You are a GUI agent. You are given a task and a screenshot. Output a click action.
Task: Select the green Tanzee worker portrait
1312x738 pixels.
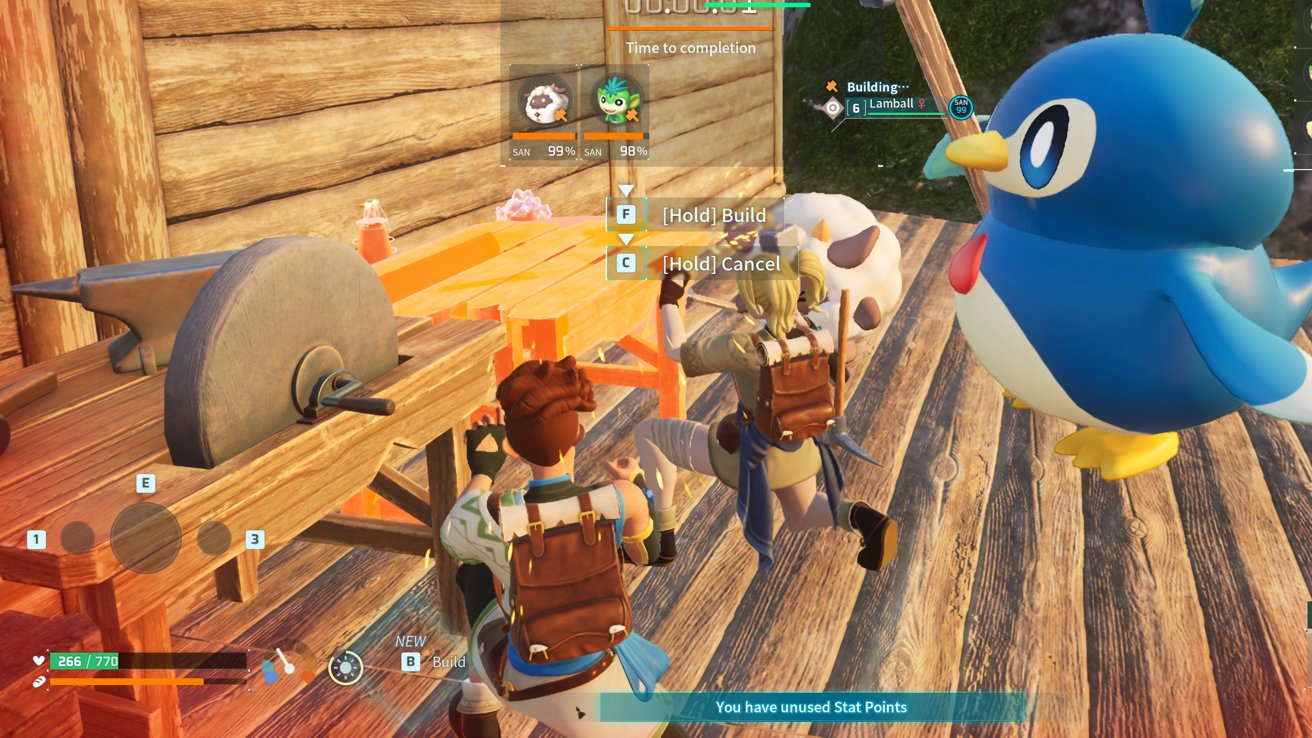616,100
